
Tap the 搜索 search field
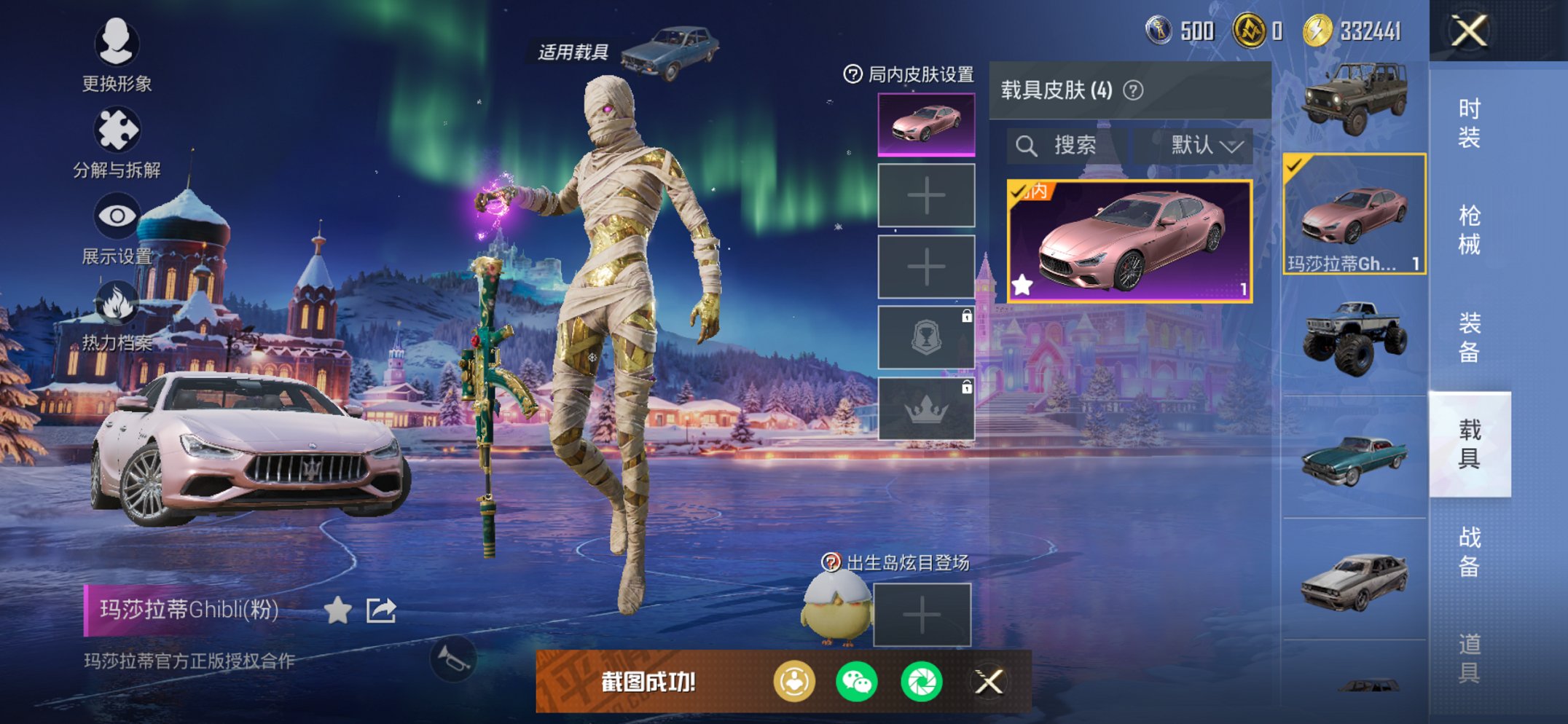point(1067,143)
